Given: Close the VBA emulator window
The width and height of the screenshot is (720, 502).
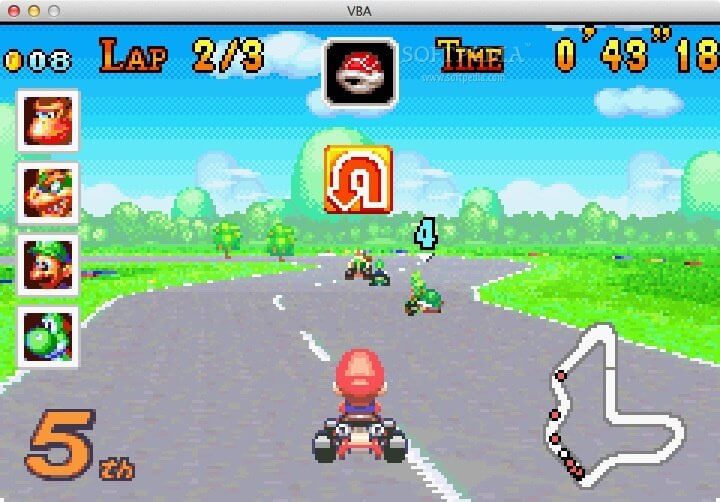Looking at the screenshot, I should coord(13,10).
